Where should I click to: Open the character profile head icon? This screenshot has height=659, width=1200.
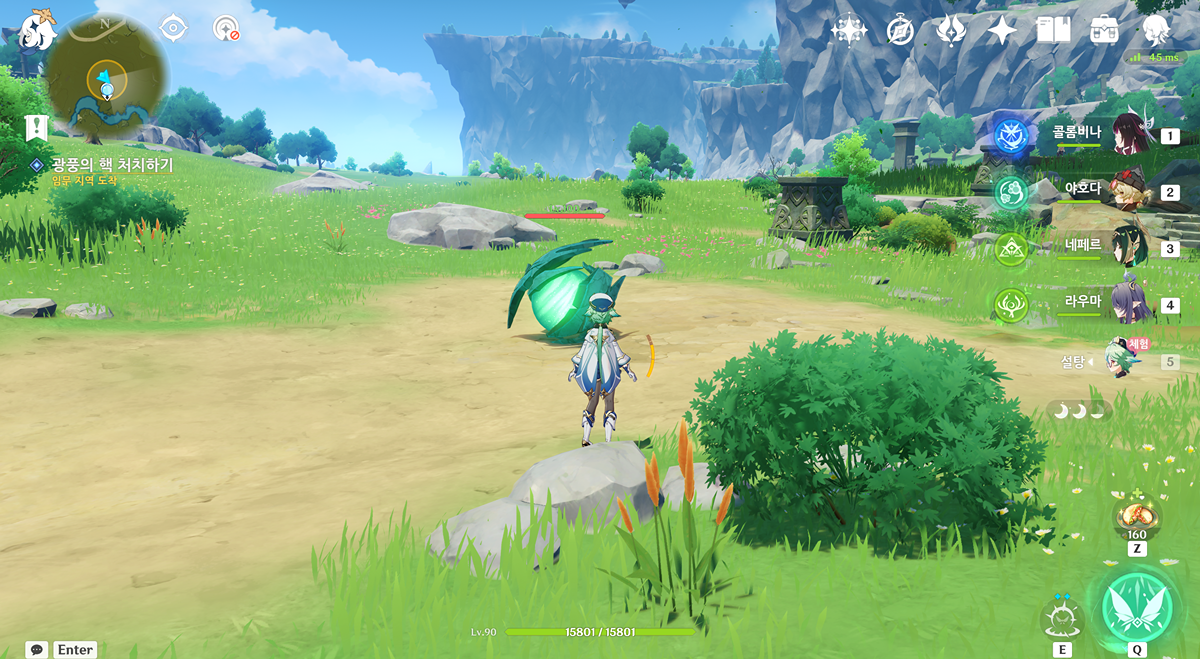(1157, 30)
